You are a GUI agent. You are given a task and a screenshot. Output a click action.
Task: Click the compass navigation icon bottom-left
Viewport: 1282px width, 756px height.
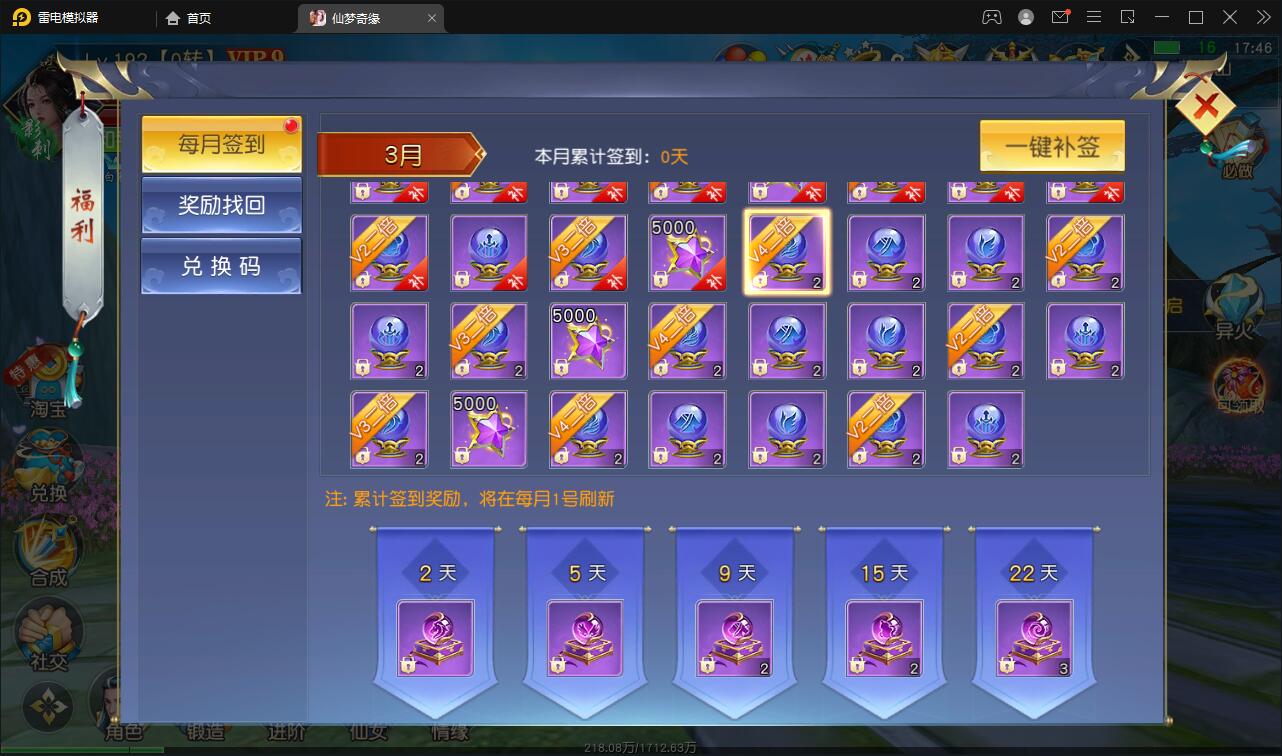click(47, 706)
